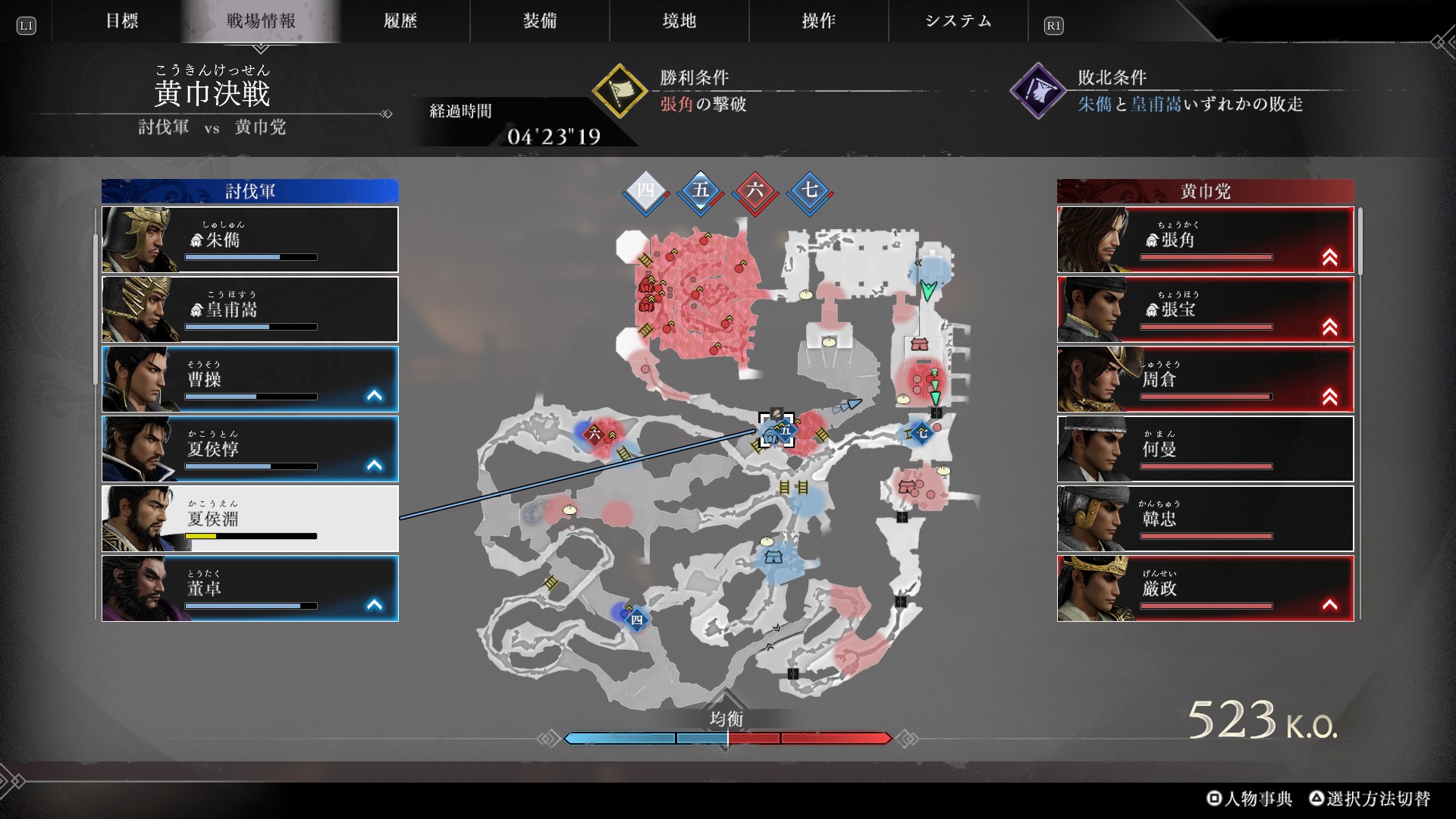The width and height of the screenshot is (1456, 819).
Task: Pick 夏侯惇 from the 討伐軍 list
Action: coord(250,449)
